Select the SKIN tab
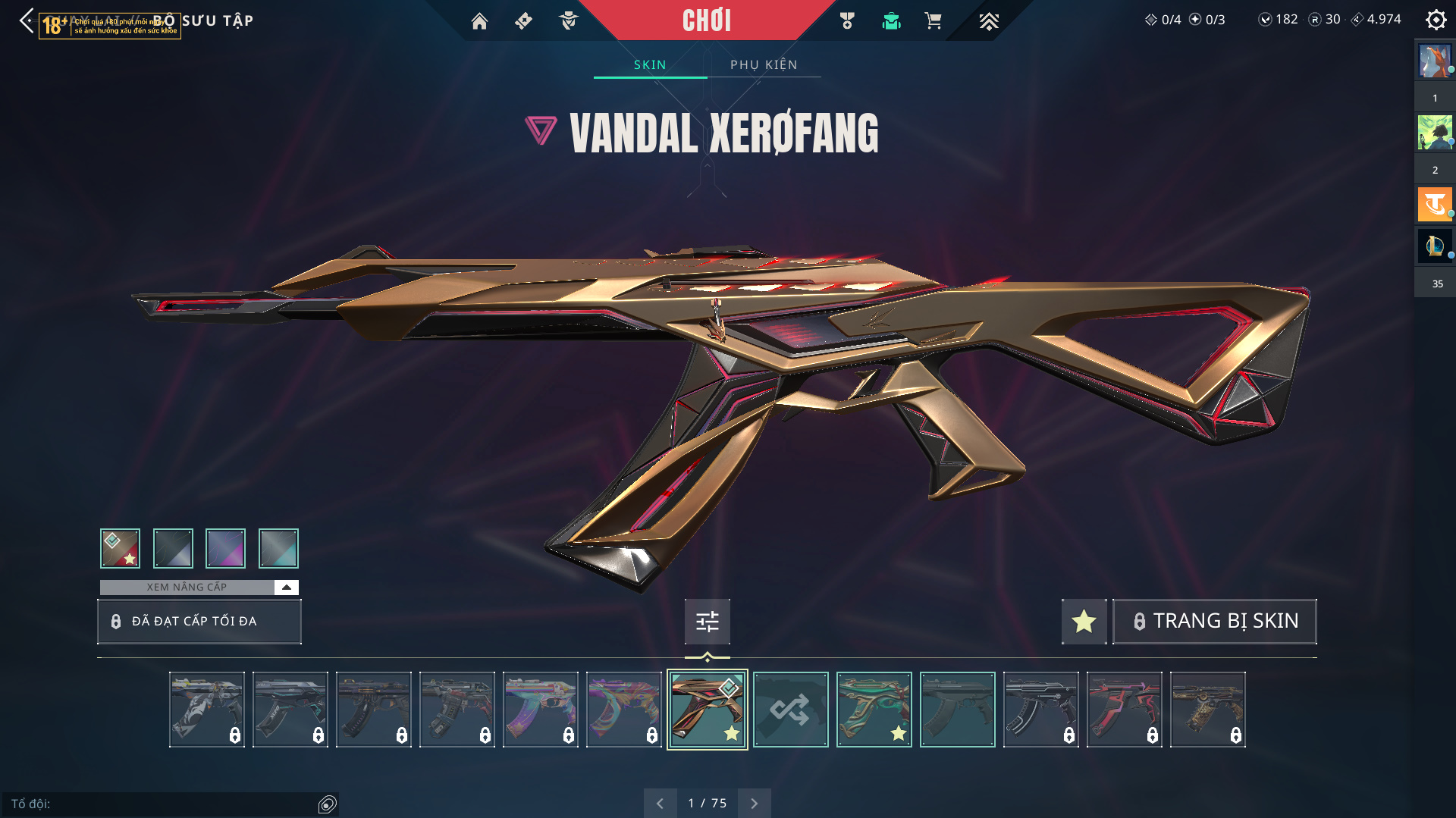Image resolution: width=1456 pixels, height=818 pixels. pyautogui.click(x=650, y=64)
